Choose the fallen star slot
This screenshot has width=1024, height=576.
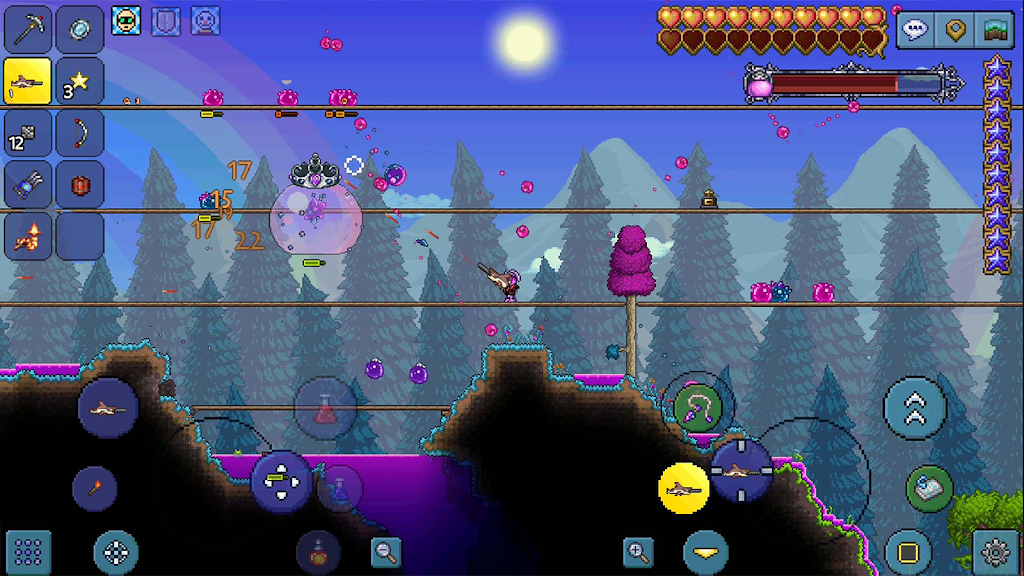point(80,82)
